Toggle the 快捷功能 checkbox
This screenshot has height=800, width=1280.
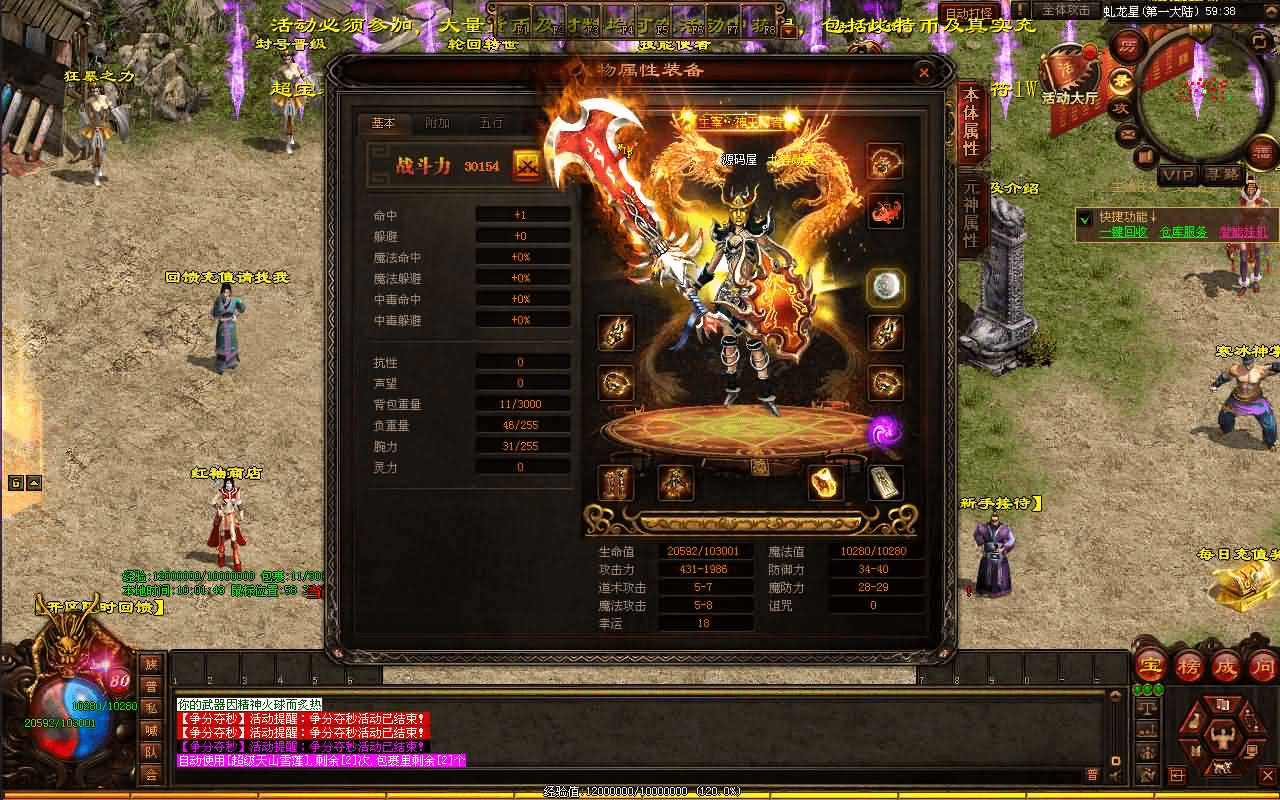[1085, 217]
